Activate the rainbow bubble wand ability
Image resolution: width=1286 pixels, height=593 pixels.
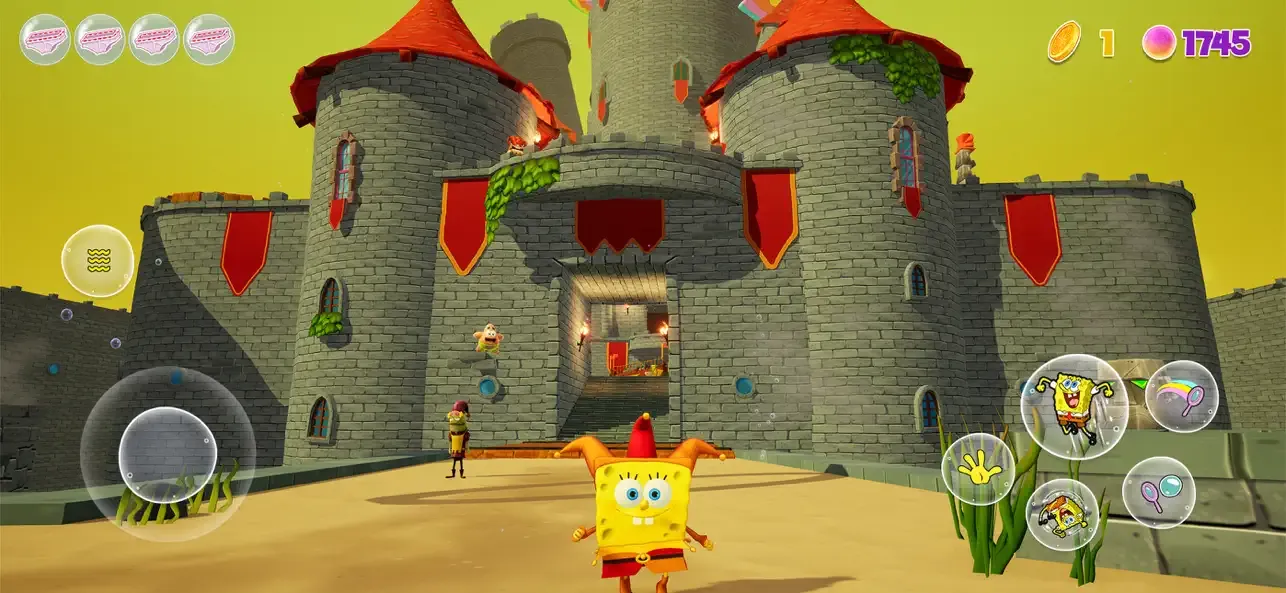pyautogui.click(x=1181, y=396)
